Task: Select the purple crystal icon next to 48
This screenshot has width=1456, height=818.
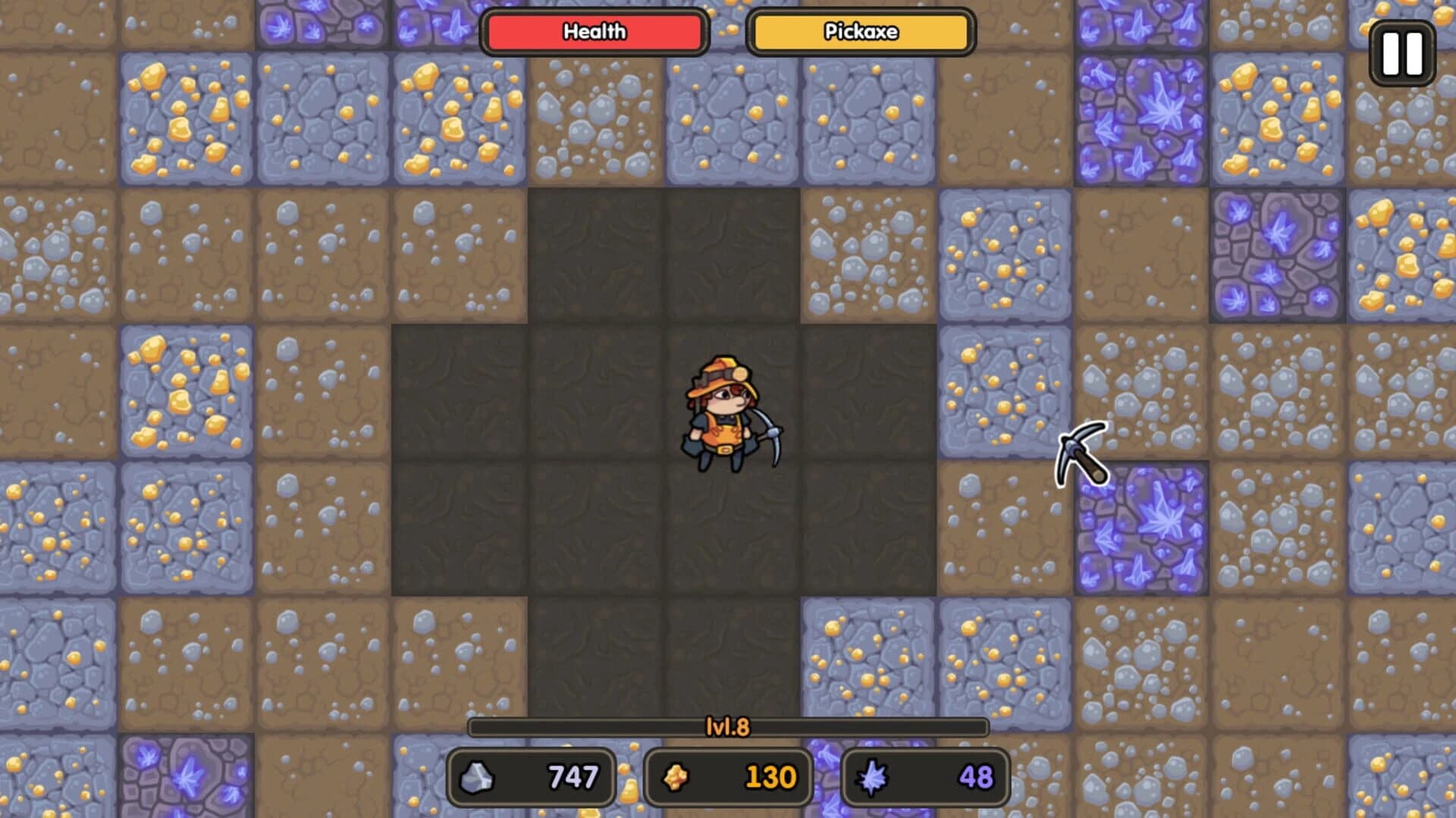Action: click(874, 776)
